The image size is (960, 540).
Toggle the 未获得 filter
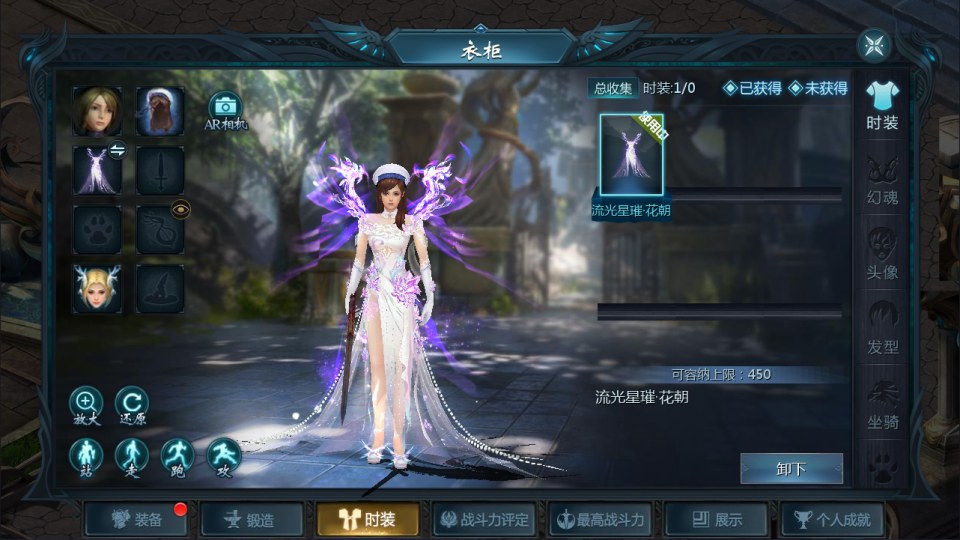coord(818,88)
